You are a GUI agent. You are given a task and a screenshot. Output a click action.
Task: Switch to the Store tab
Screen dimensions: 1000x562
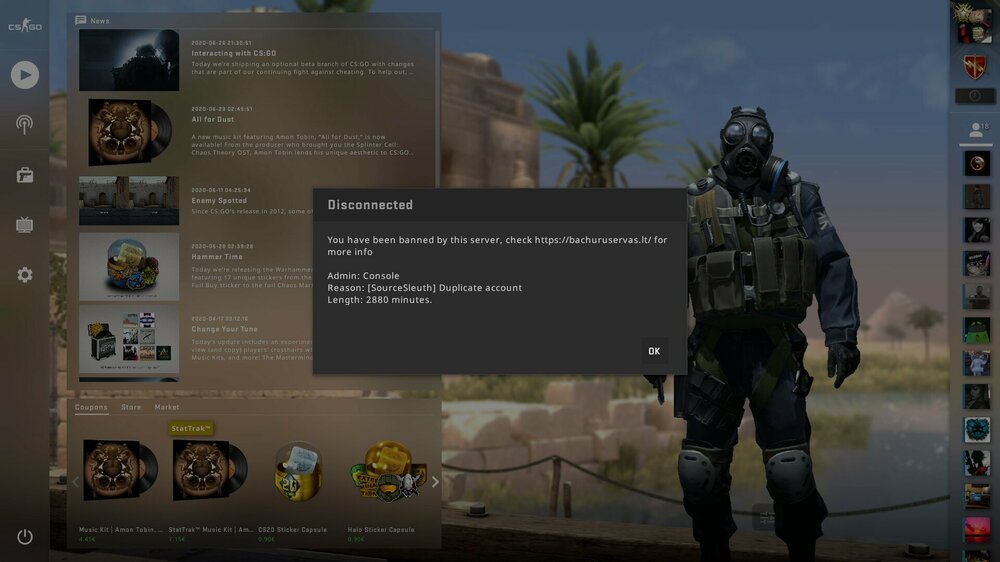pos(131,408)
